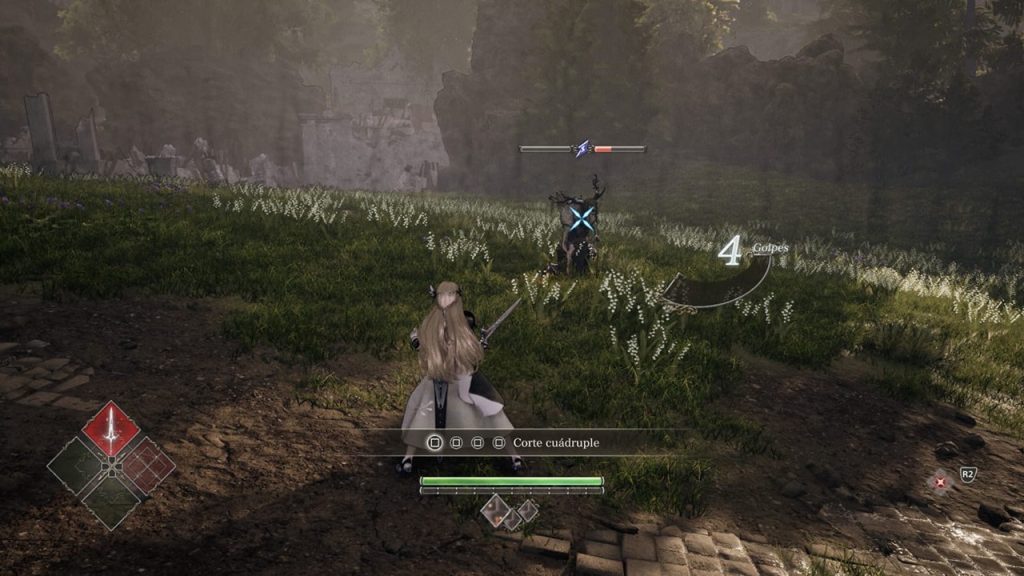This screenshot has height=576, width=1024.
Task: Select the red sword weapon diamond
Action: click(110, 430)
